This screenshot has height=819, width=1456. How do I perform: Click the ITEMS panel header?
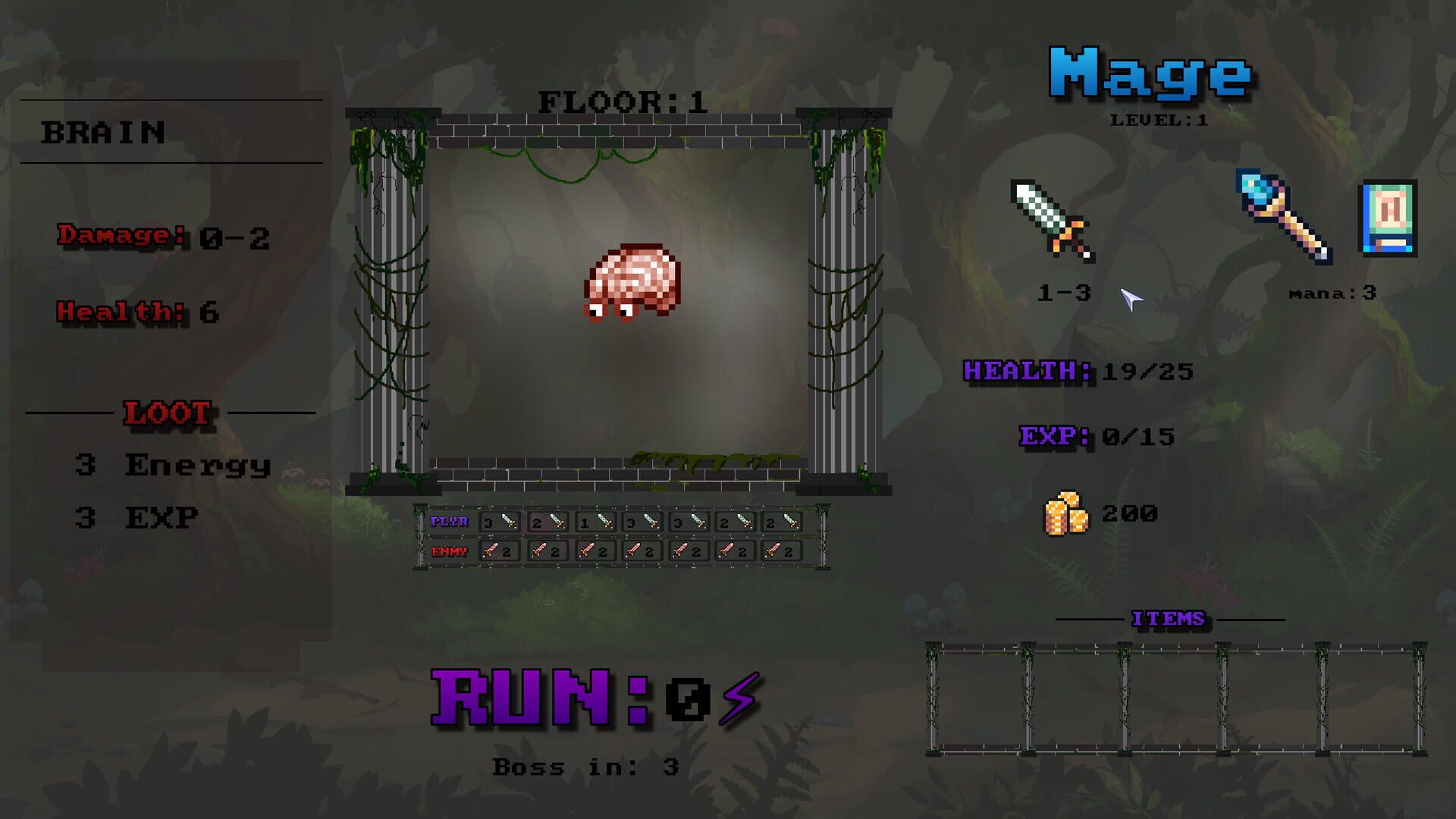coord(1169,618)
